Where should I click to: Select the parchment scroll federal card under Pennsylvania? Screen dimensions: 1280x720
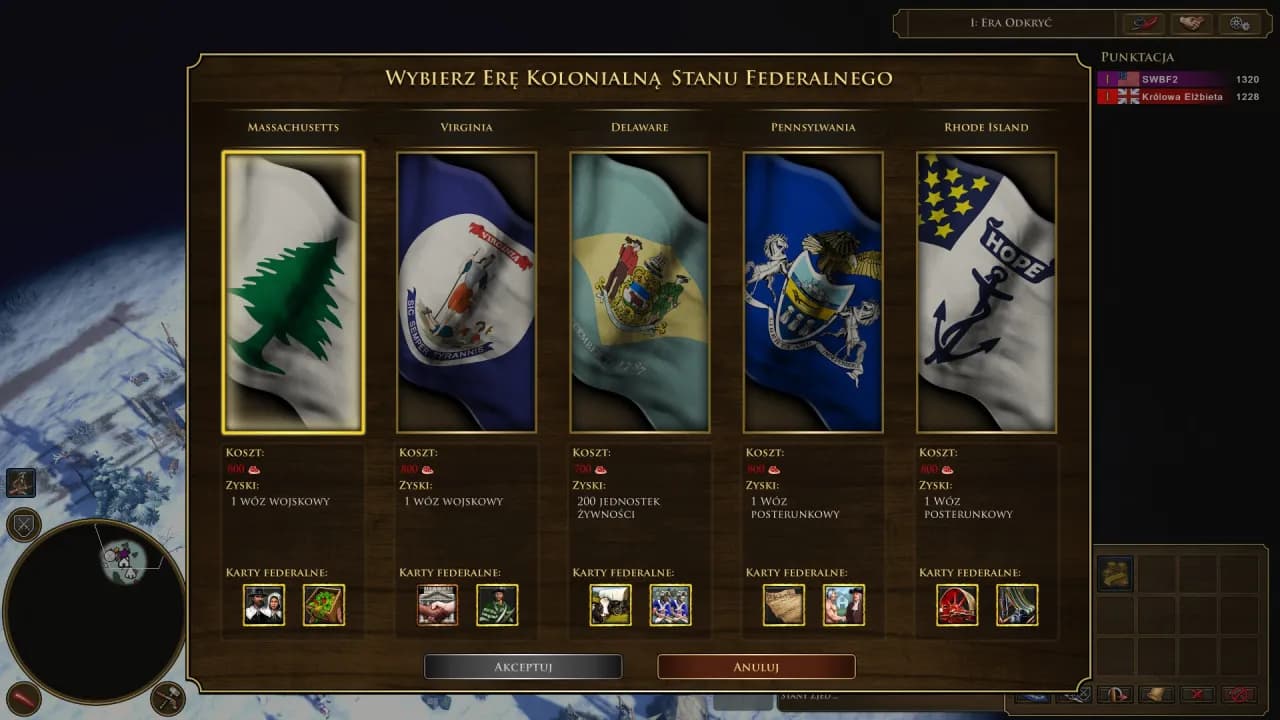[783, 604]
